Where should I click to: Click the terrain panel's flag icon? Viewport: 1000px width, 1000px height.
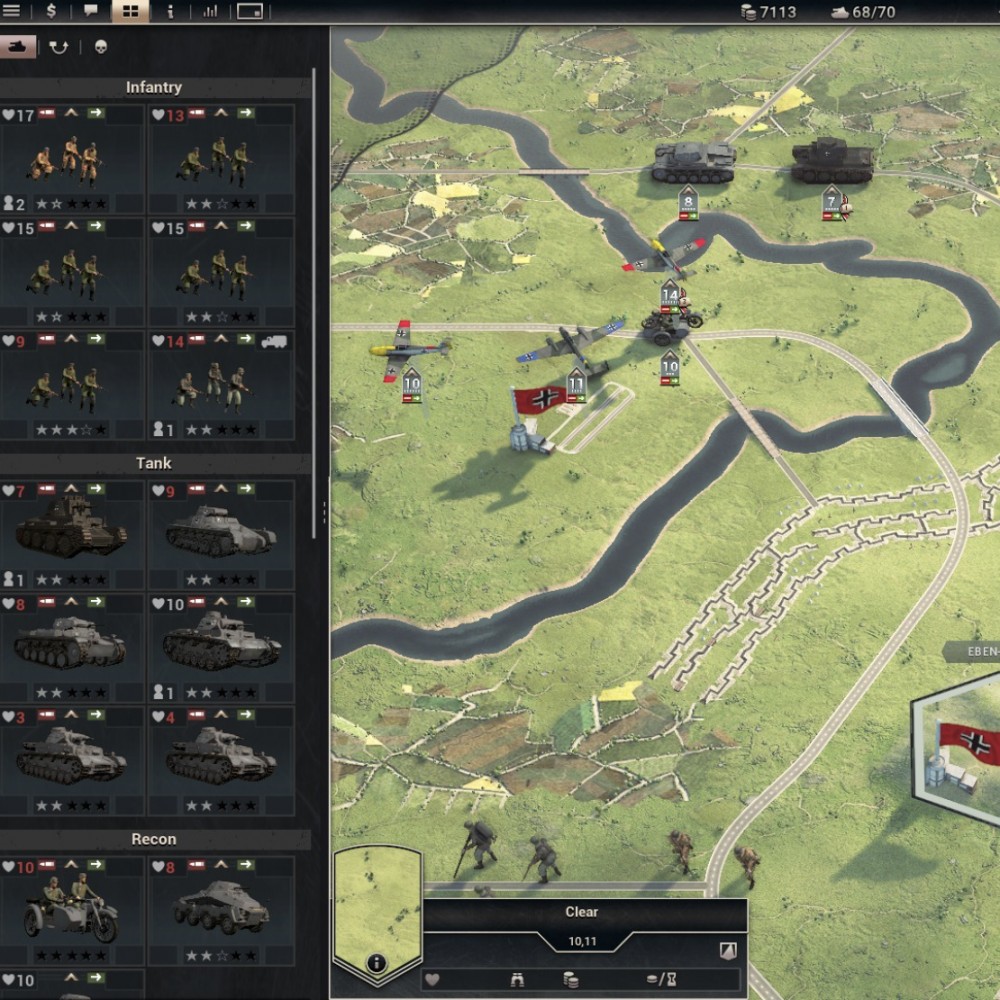click(728, 951)
